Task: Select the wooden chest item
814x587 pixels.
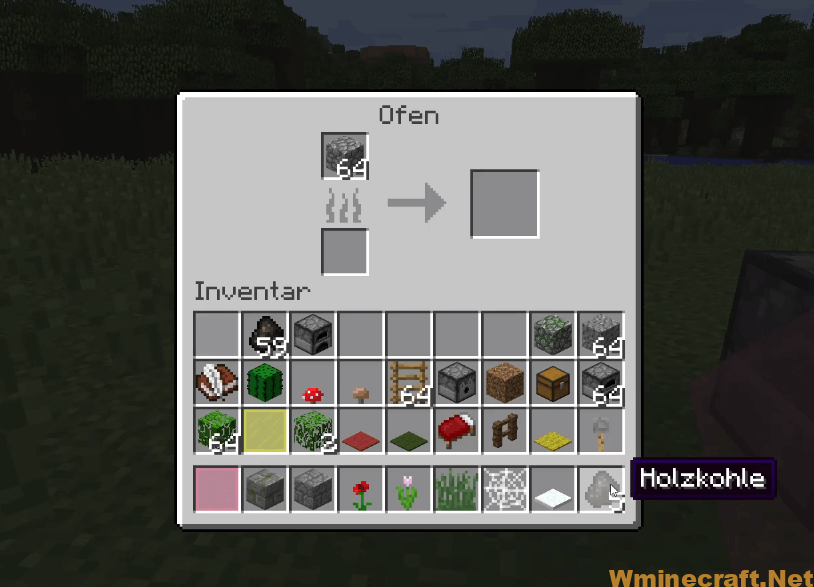Action: click(x=553, y=382)
